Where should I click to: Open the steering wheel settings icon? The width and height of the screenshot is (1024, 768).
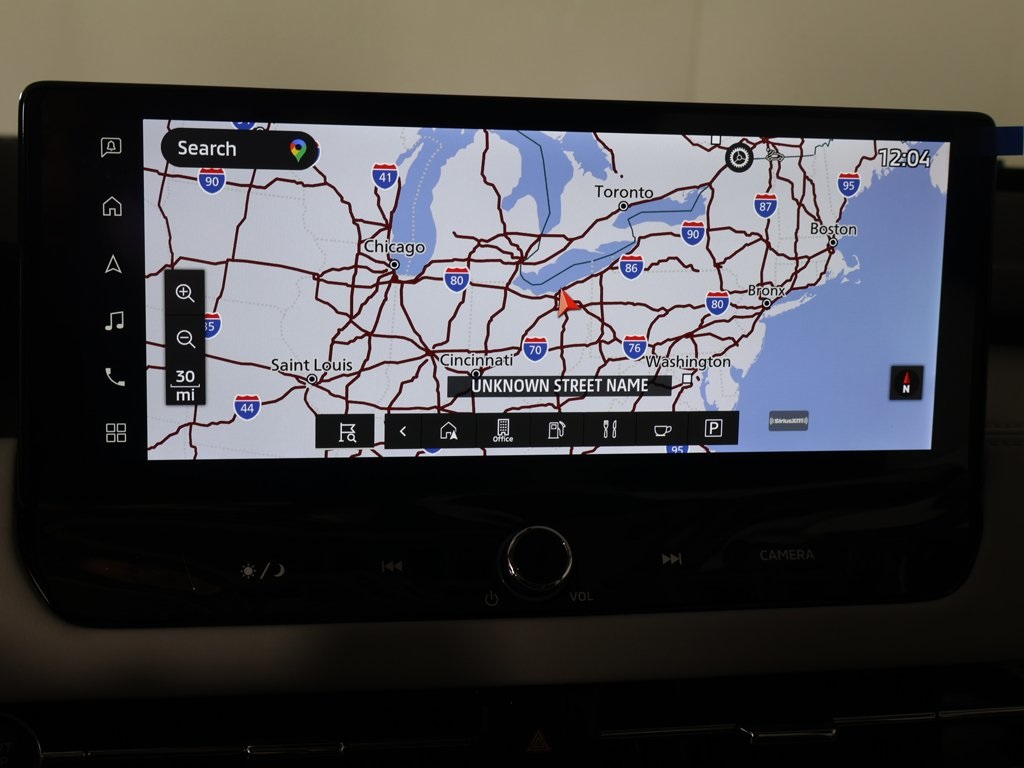pos(739,157)
